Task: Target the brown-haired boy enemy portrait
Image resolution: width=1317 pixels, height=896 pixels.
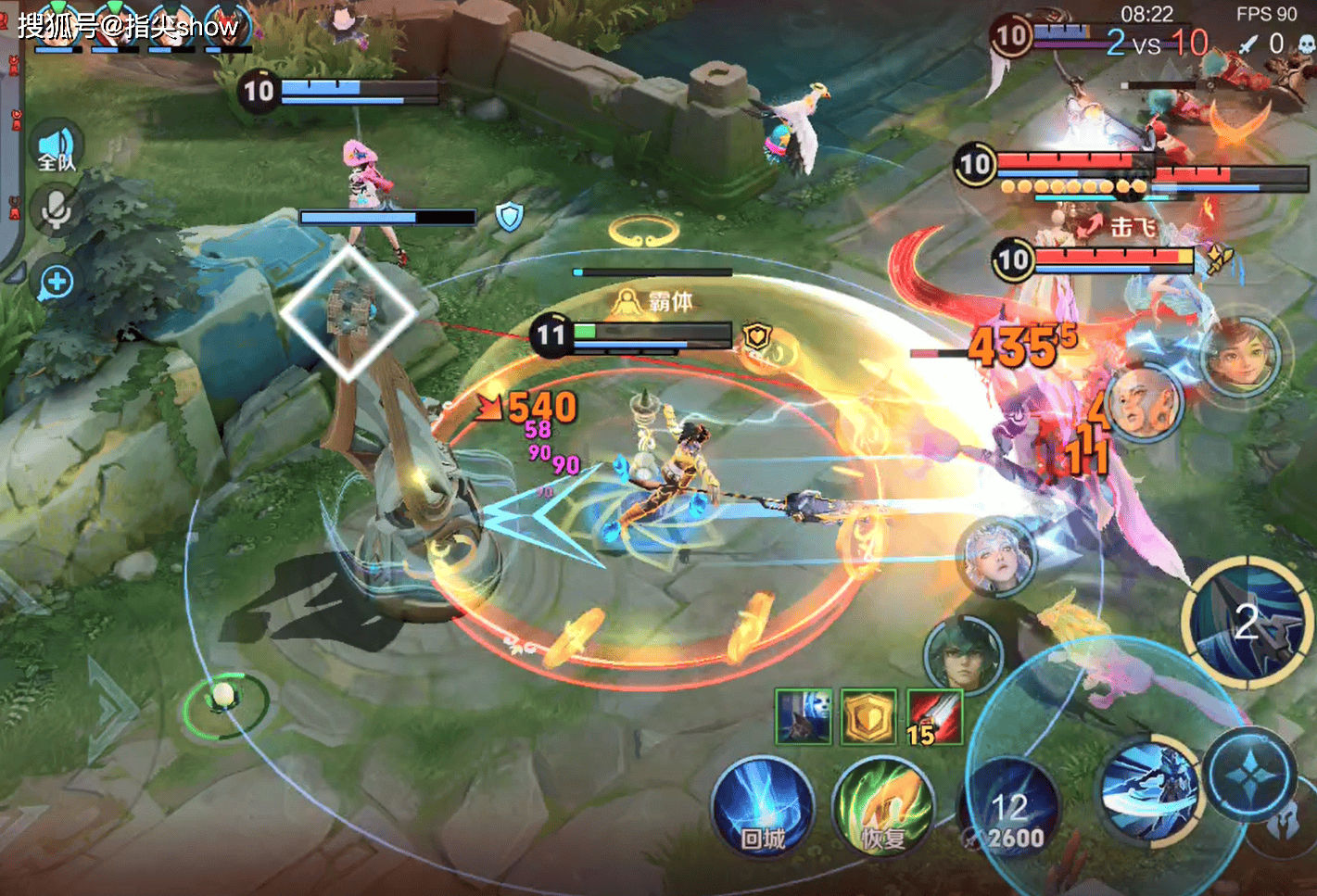Action: 1240,355
